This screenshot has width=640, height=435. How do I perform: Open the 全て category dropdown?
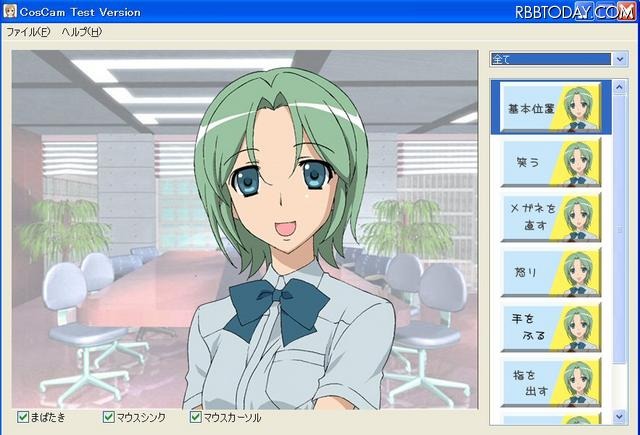tap(620, 59)
